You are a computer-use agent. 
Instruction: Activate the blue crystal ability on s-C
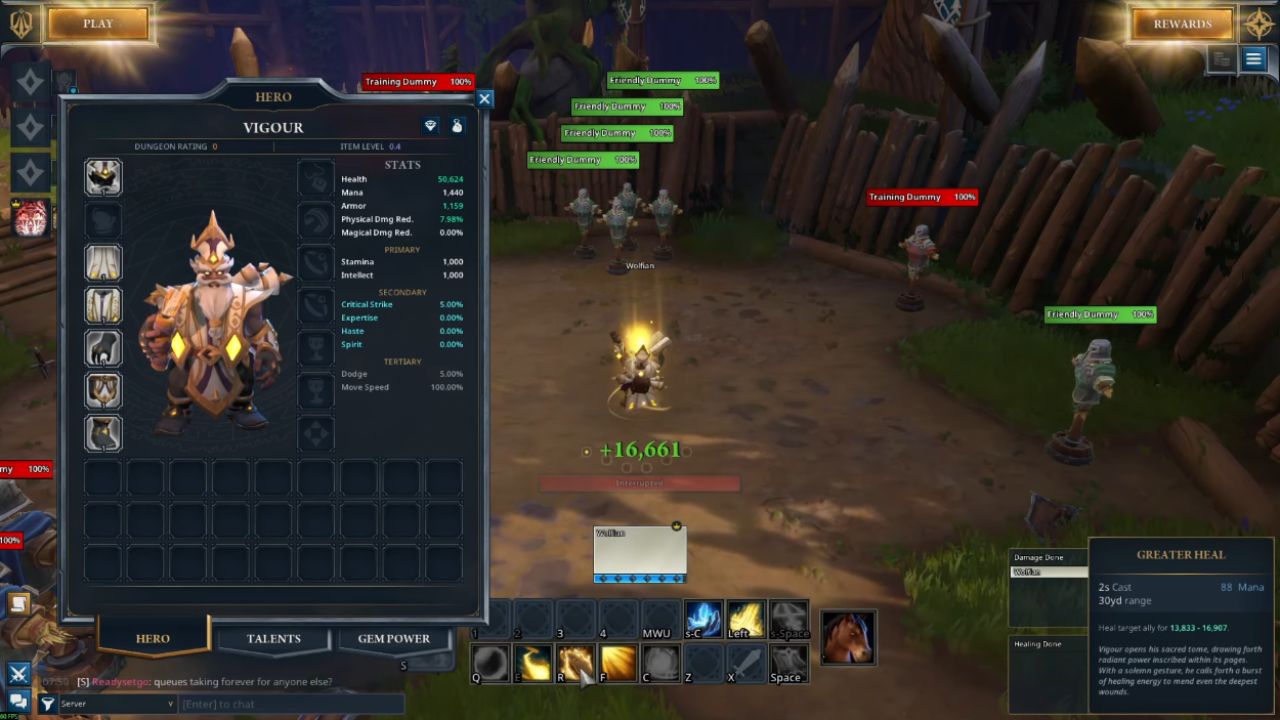pos(703,620)
